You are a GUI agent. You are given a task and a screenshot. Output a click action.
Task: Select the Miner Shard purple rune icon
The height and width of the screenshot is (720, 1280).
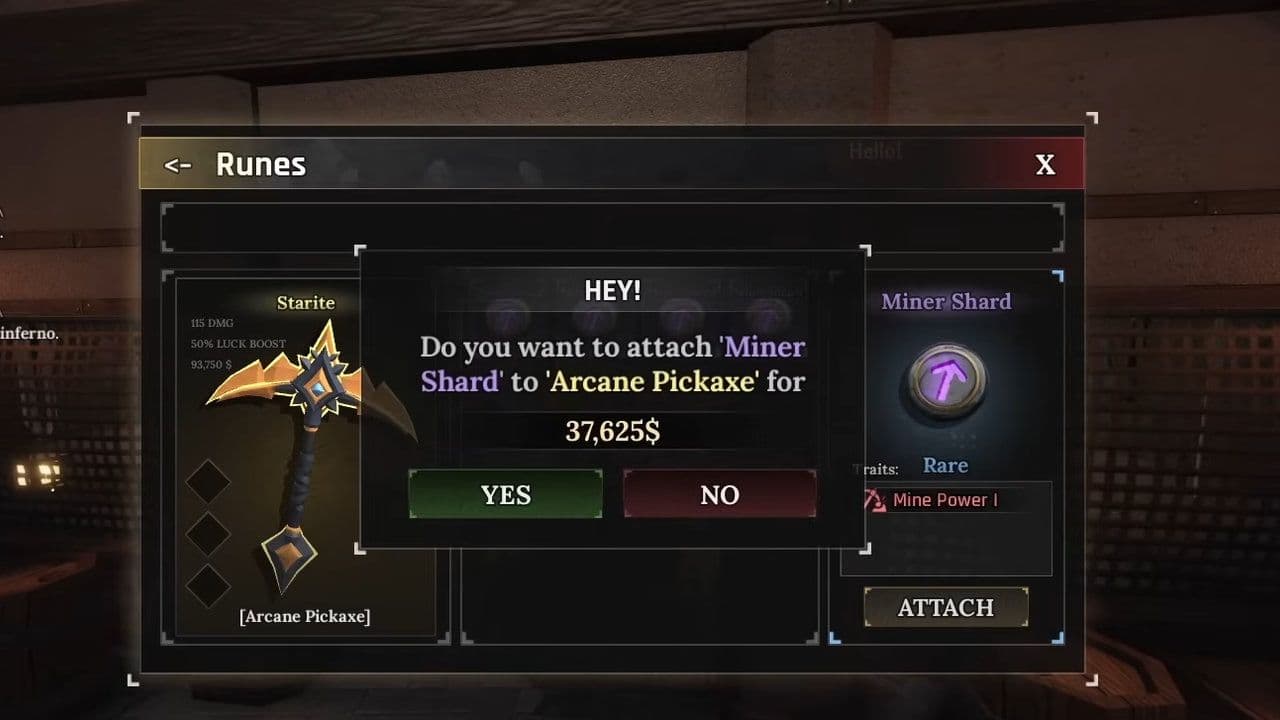click(945, 380)
